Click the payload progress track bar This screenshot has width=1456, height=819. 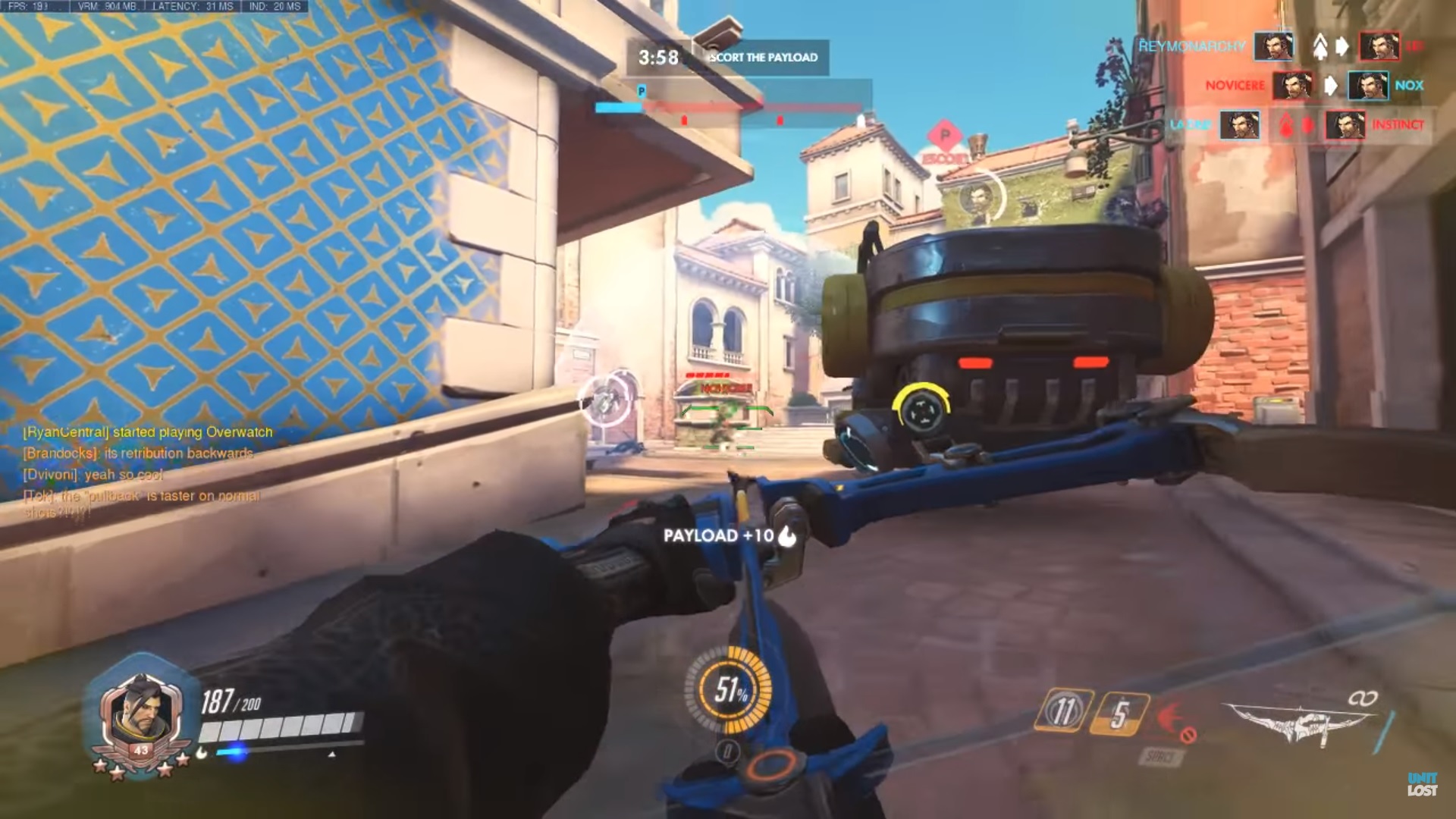click(732, 108)
